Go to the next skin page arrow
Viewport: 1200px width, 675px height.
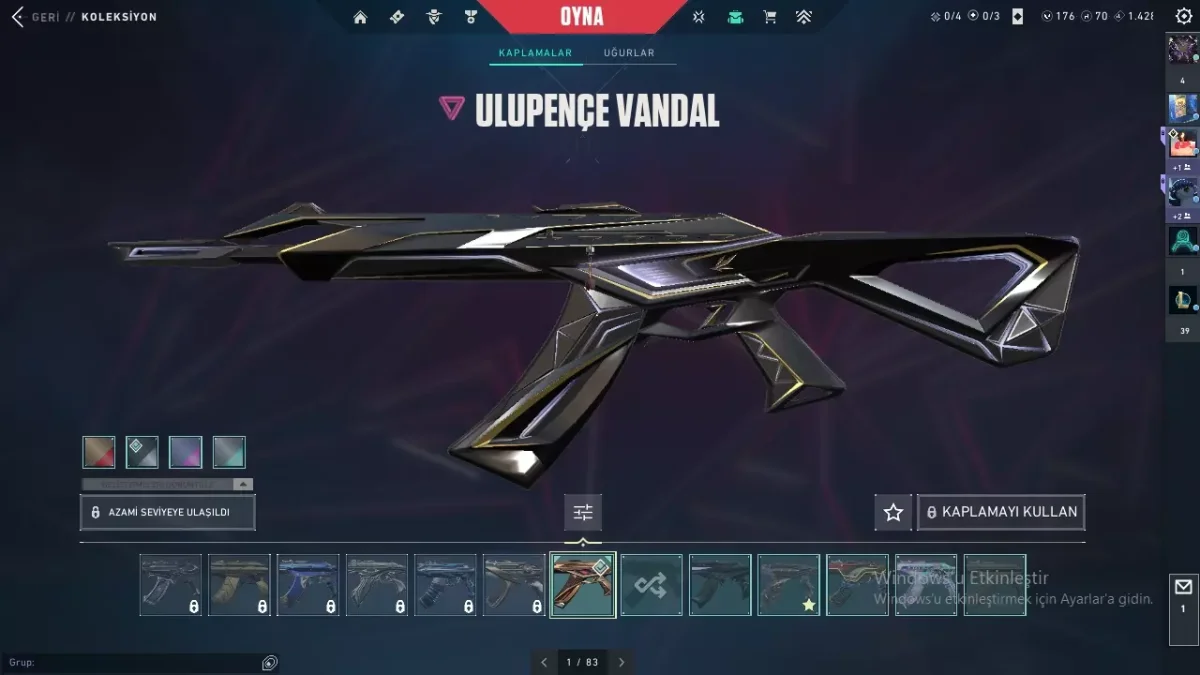click(x=621, y=662)
